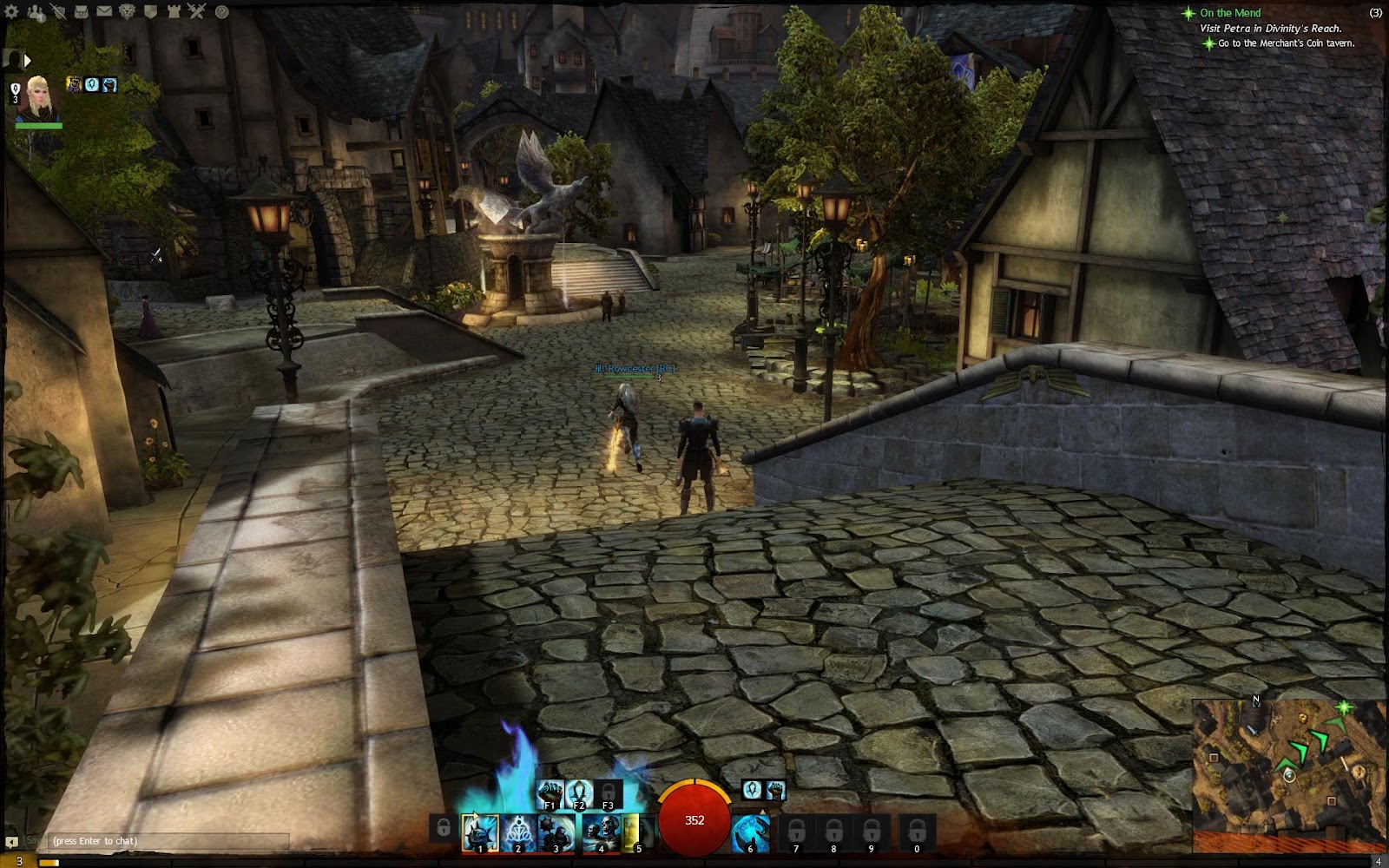Open the guild shield icon
This screenshot has height=868, width=1389.
pyautogui.click(x=150, y=12)
